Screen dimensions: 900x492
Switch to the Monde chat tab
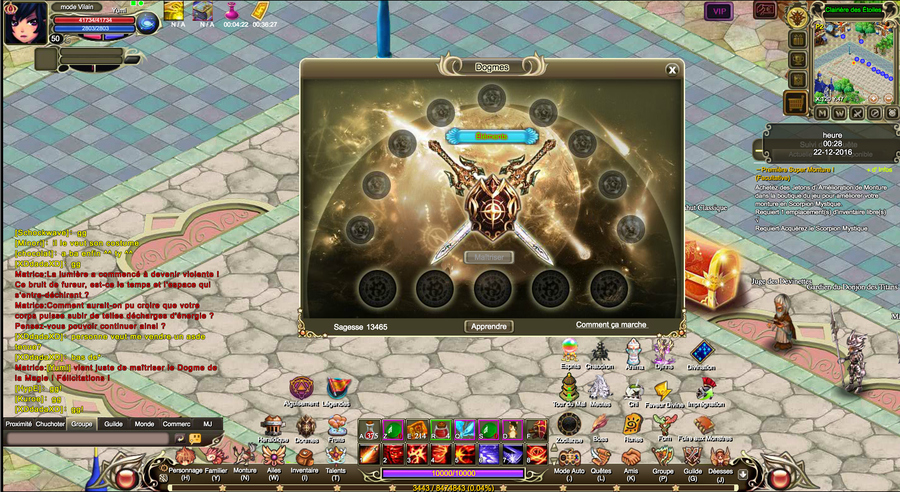click(x=144, y=423)
